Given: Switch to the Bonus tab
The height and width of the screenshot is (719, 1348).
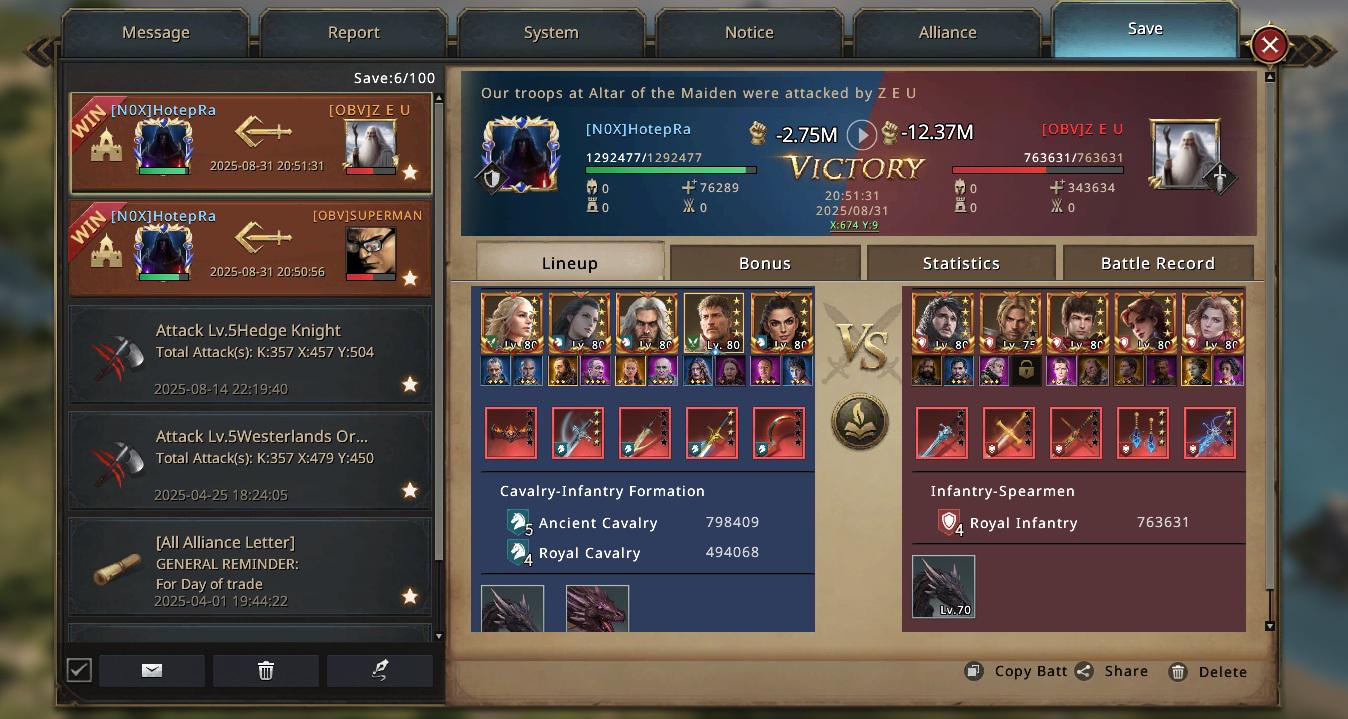Looking at the screenshot, I should pos(764,263).
